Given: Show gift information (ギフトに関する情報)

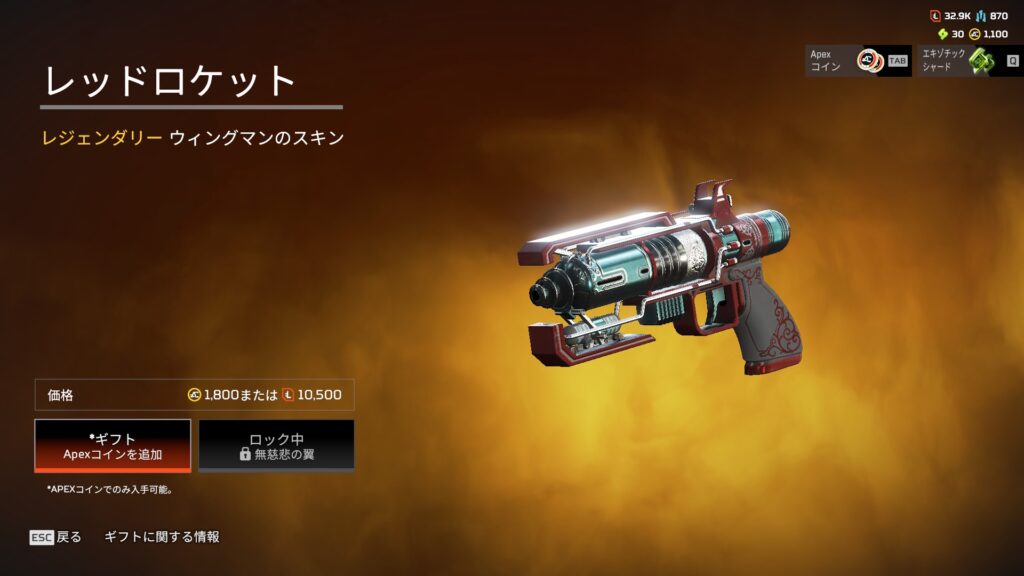Looking at the screenshot, I should (162, 537).
